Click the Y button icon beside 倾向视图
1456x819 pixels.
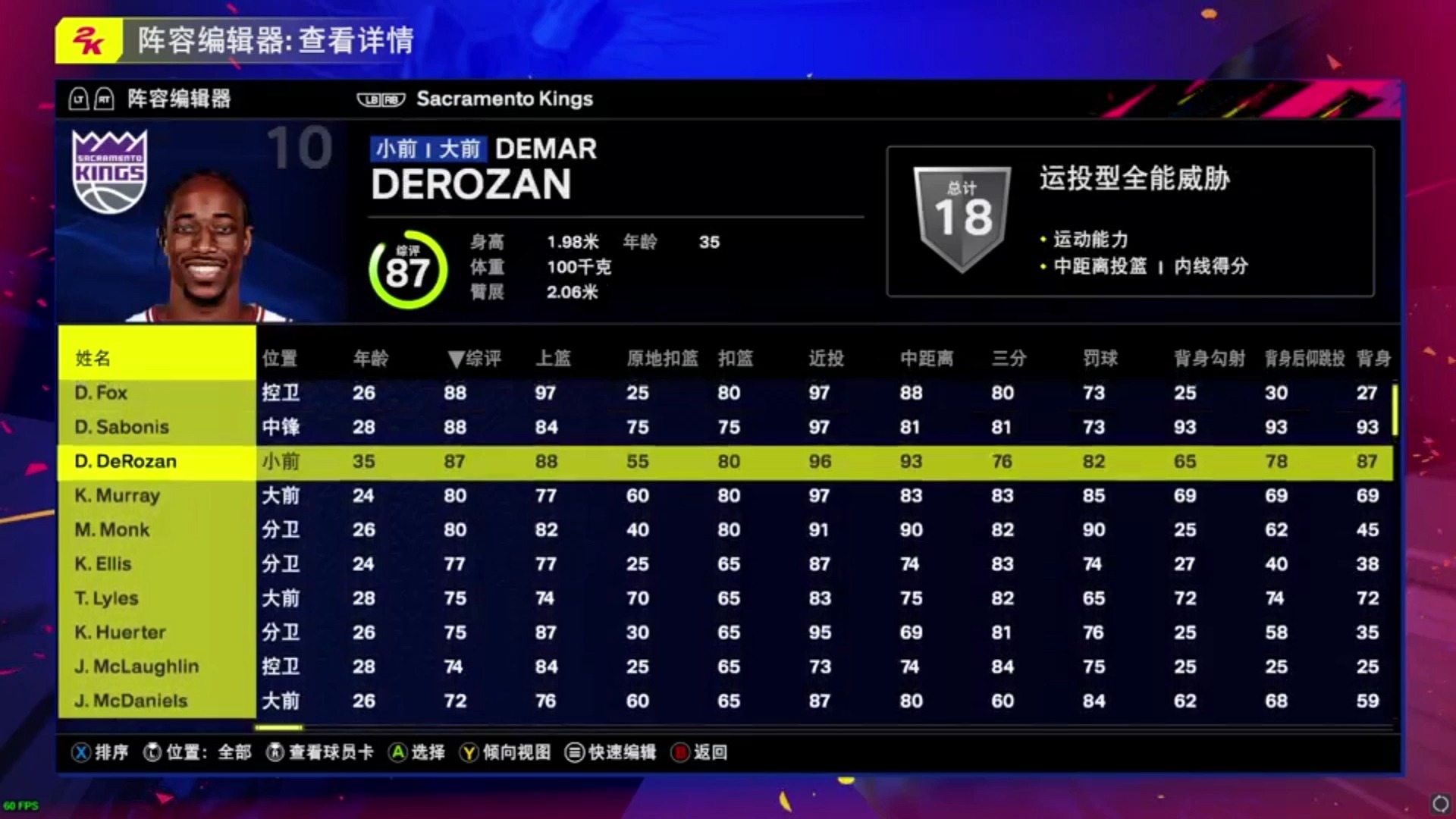point(467,753)
